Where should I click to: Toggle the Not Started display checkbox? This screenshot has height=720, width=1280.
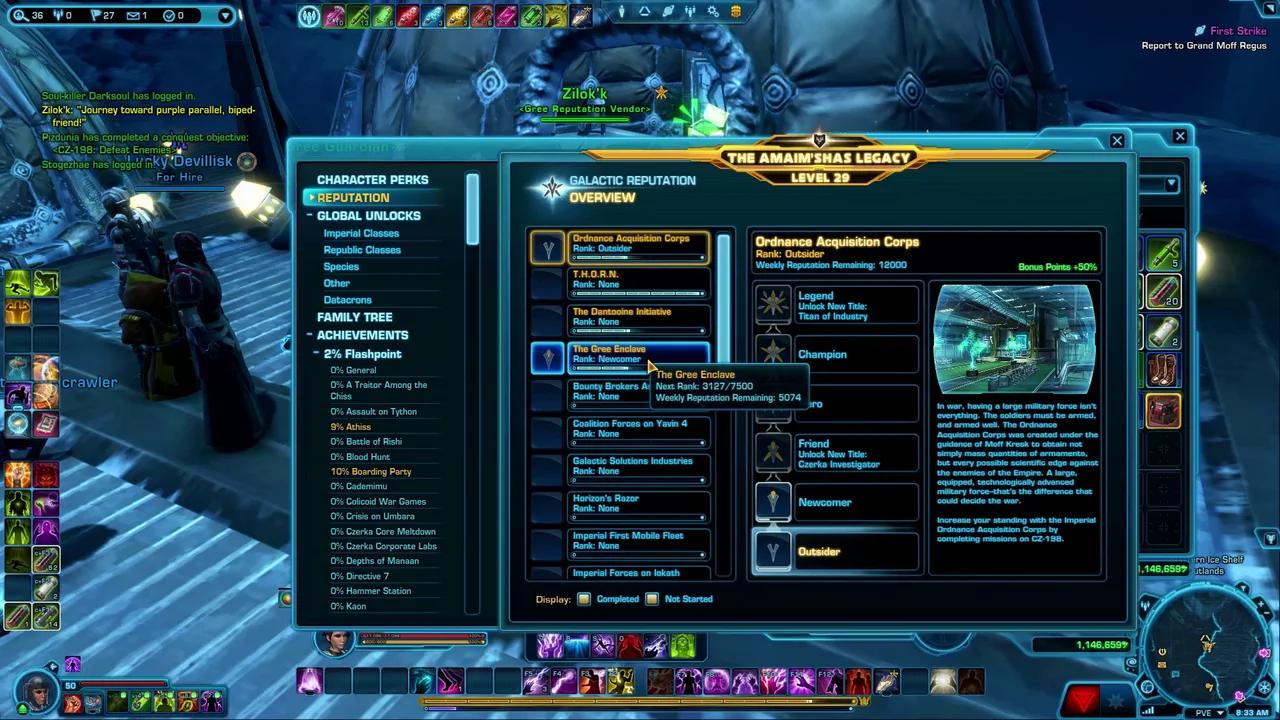coord(652,598)
